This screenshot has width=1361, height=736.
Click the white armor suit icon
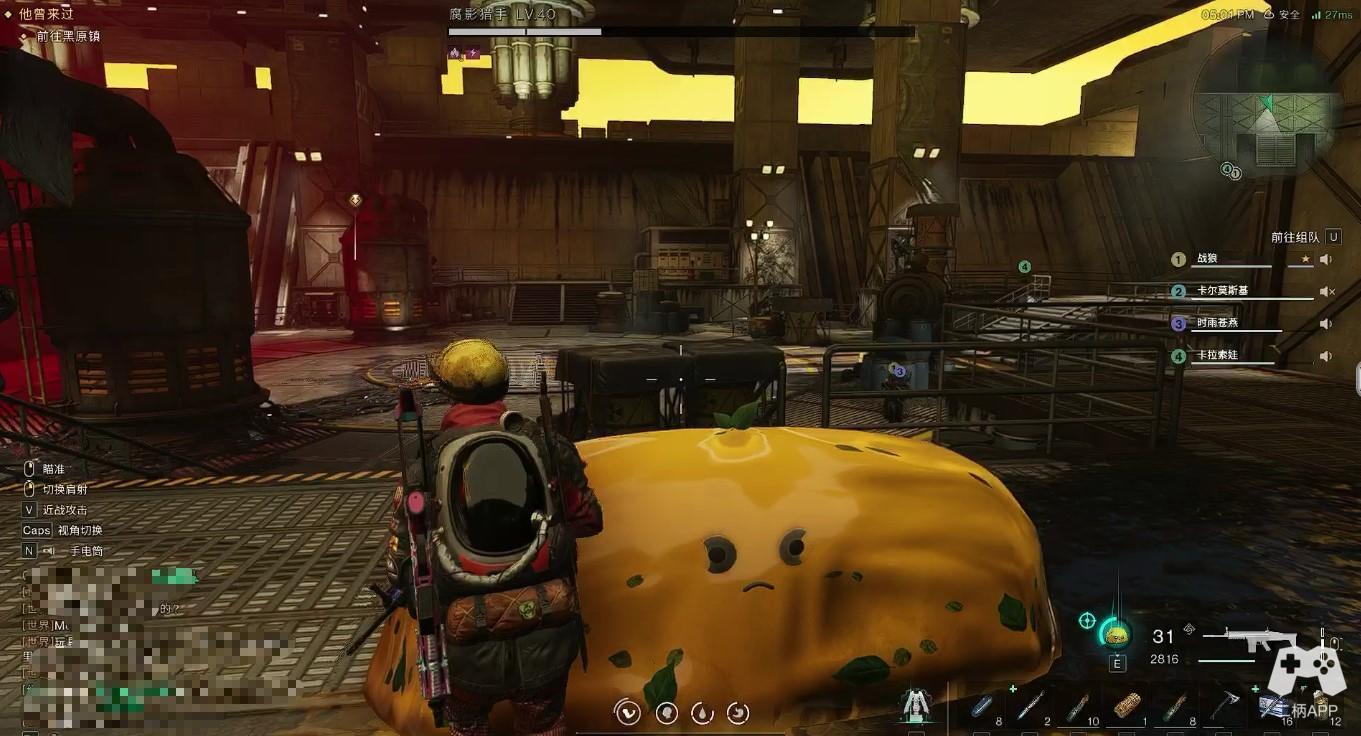pyautogui.click(x=913, y=705)
